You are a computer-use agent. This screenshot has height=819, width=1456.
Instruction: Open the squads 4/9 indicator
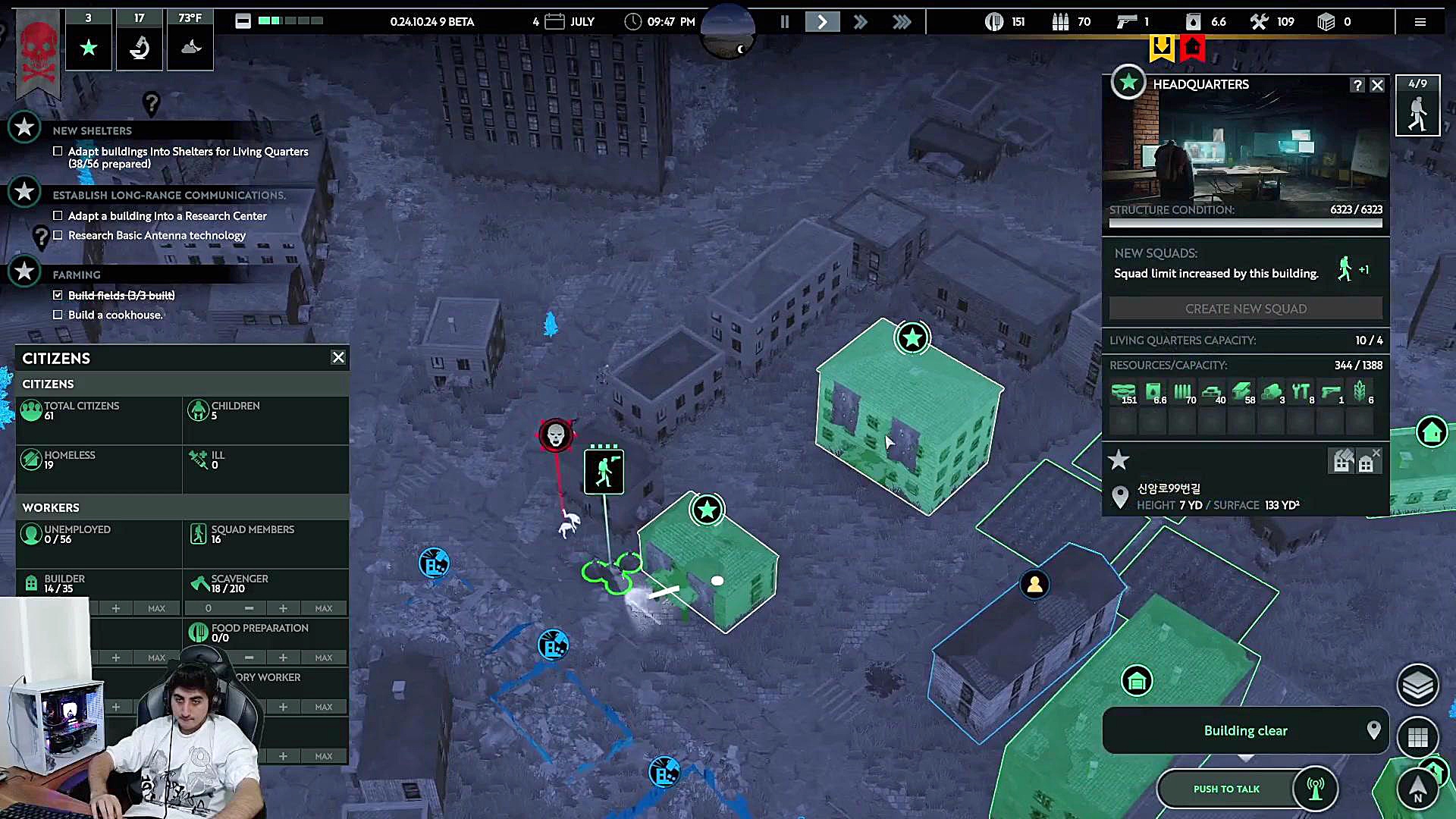click(1417, 105)
